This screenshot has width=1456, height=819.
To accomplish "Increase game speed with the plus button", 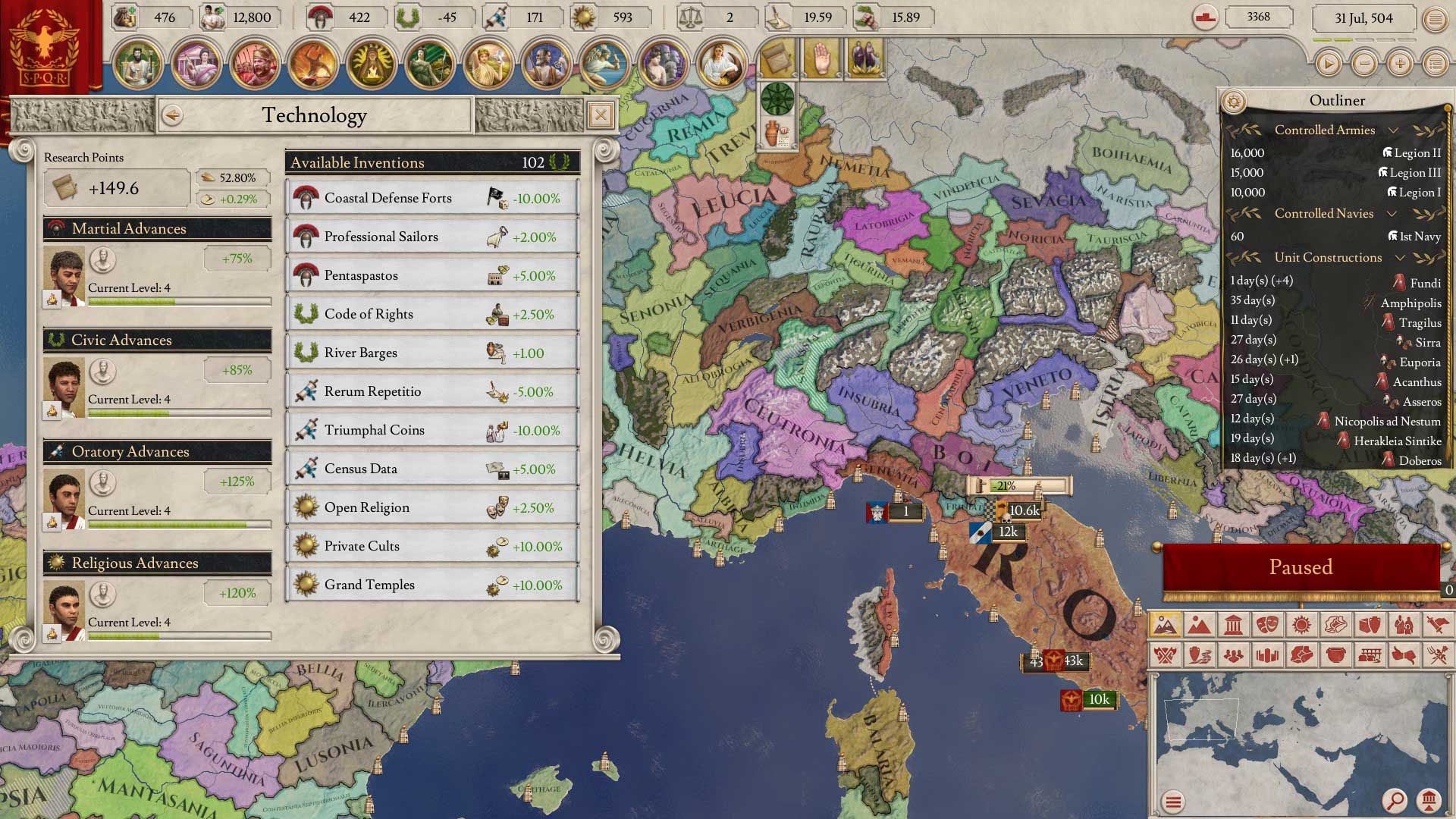I will point(1399,64).
